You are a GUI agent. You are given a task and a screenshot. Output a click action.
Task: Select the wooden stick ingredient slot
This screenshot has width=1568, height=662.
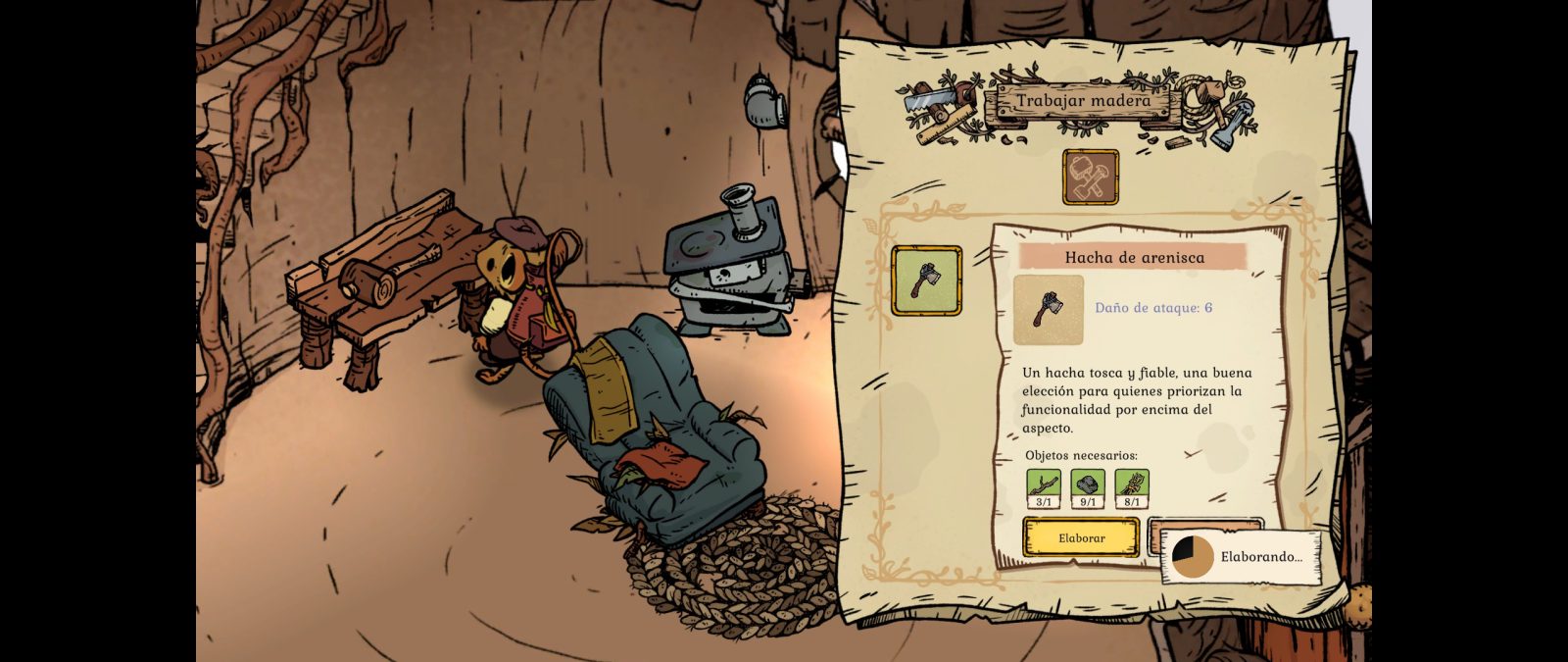click(1044, 488)
